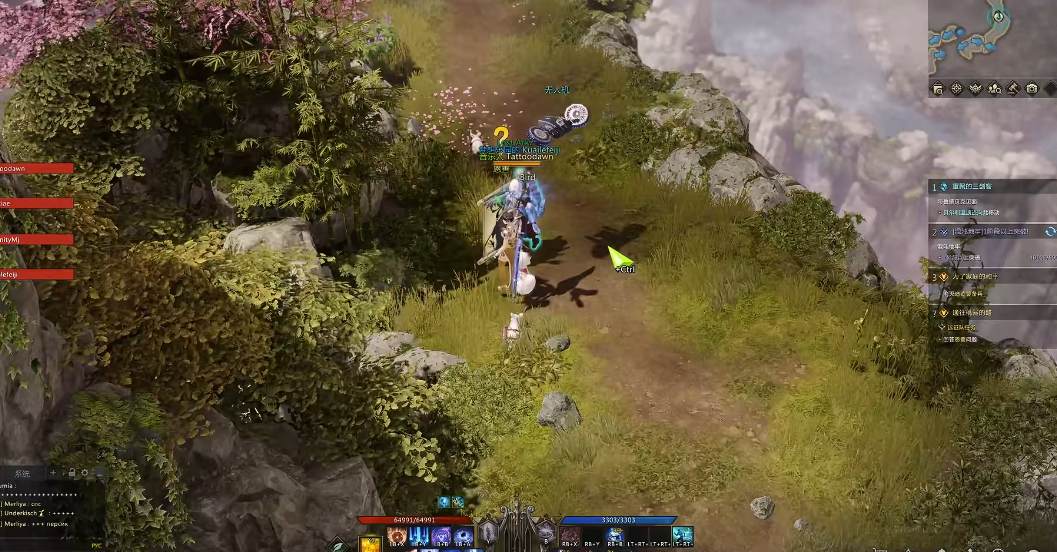Select party member Tattoodawn's health frame
Viewport: 1057px width, 552px height.
tap(36, 168)
